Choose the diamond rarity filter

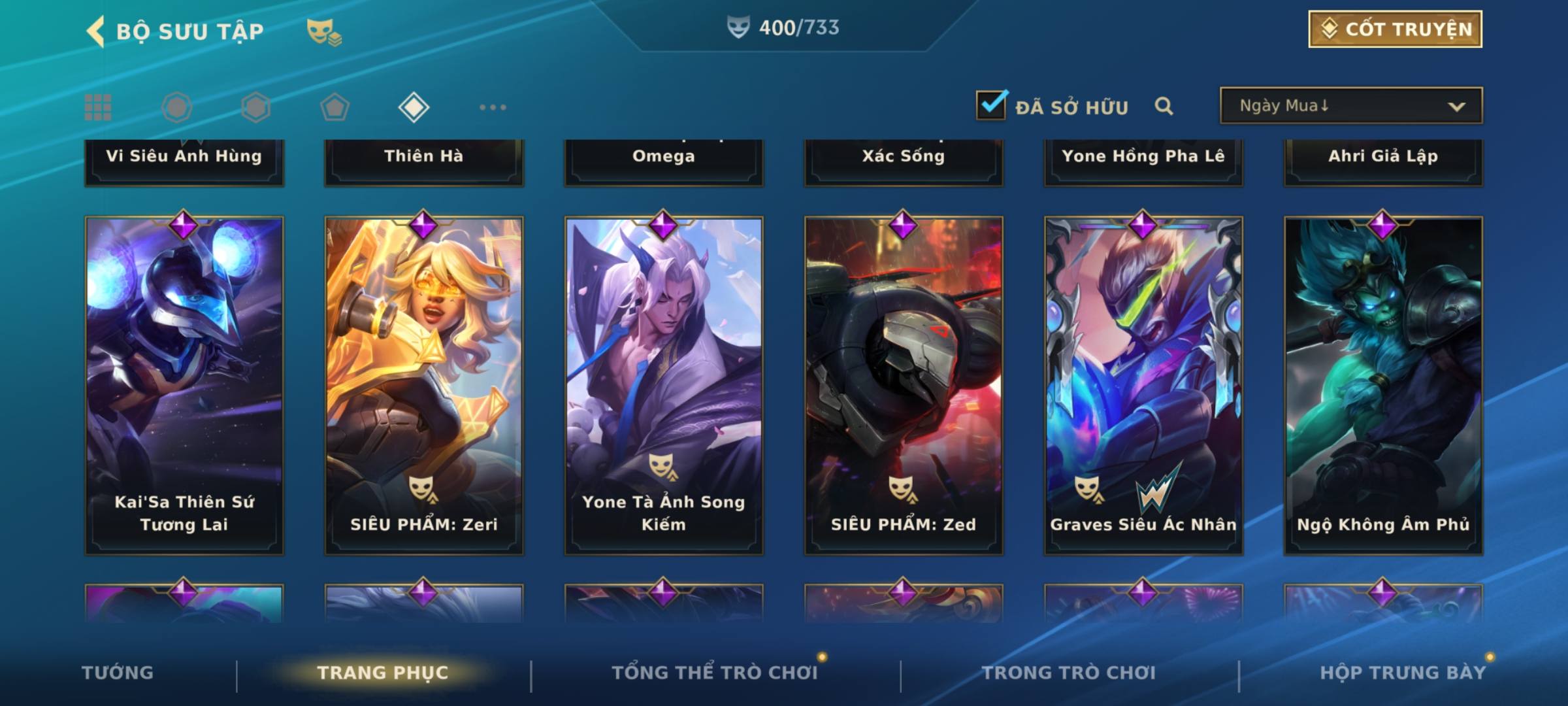(x=414, y=107)
